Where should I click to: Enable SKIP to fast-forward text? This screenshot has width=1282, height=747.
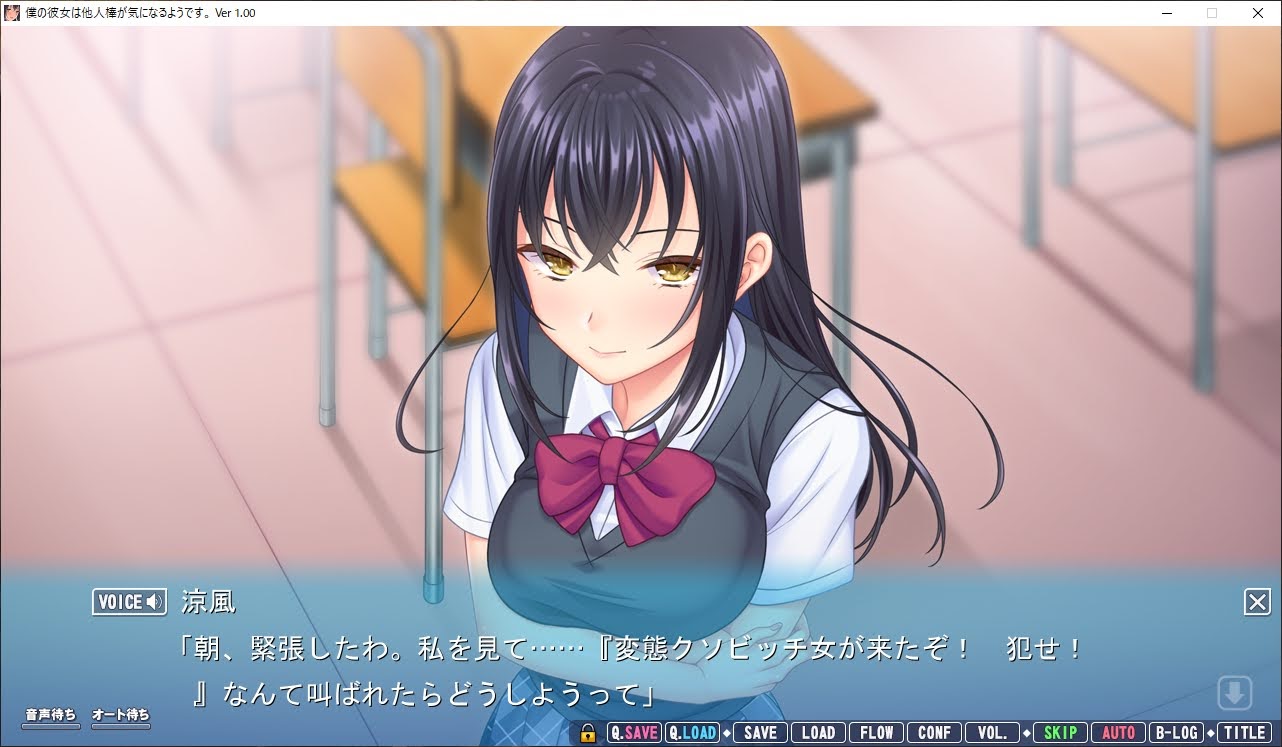coord(1060,732)
